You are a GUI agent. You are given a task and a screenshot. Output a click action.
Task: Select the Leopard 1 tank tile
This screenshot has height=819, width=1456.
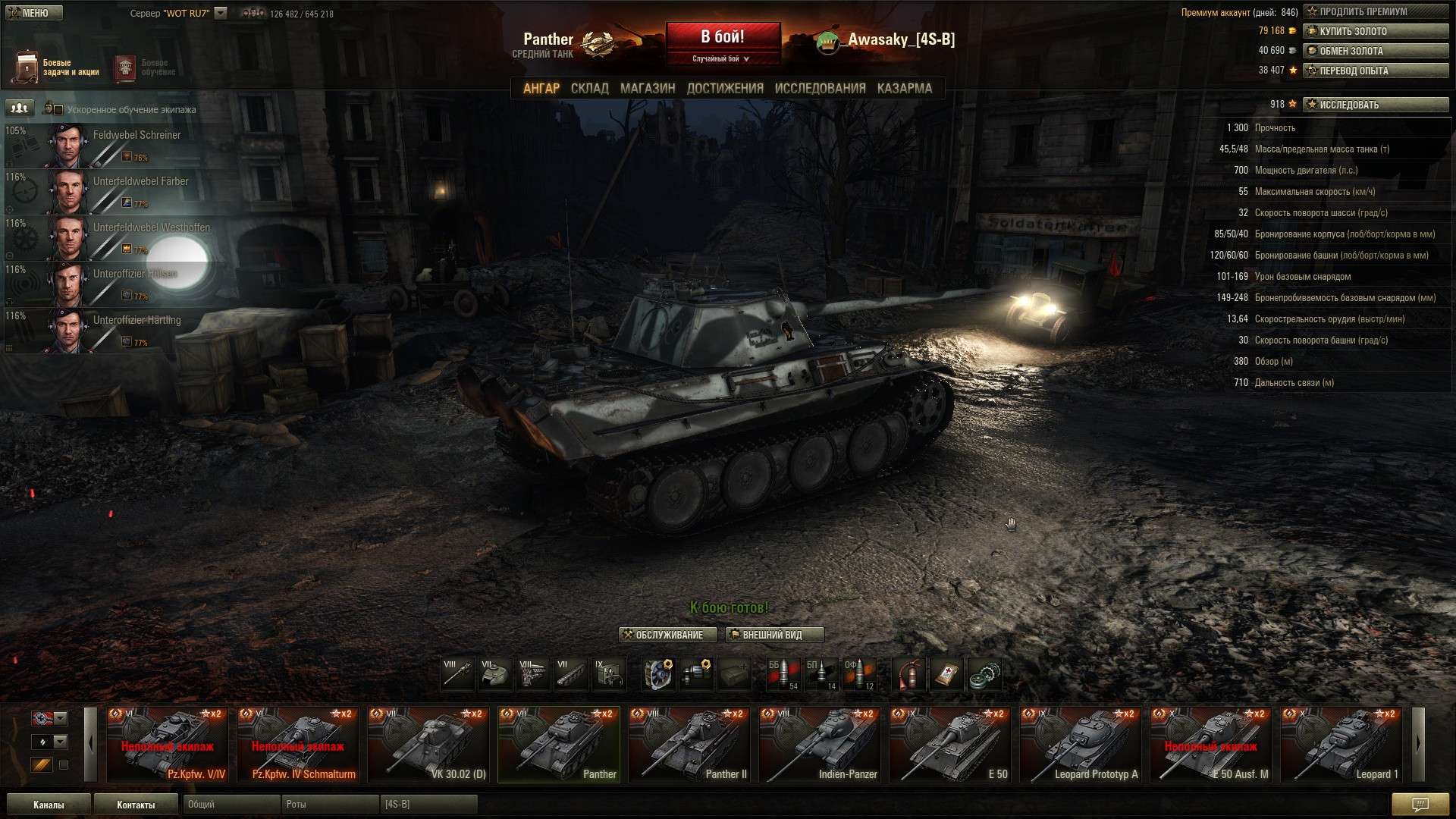(1341, 744)
